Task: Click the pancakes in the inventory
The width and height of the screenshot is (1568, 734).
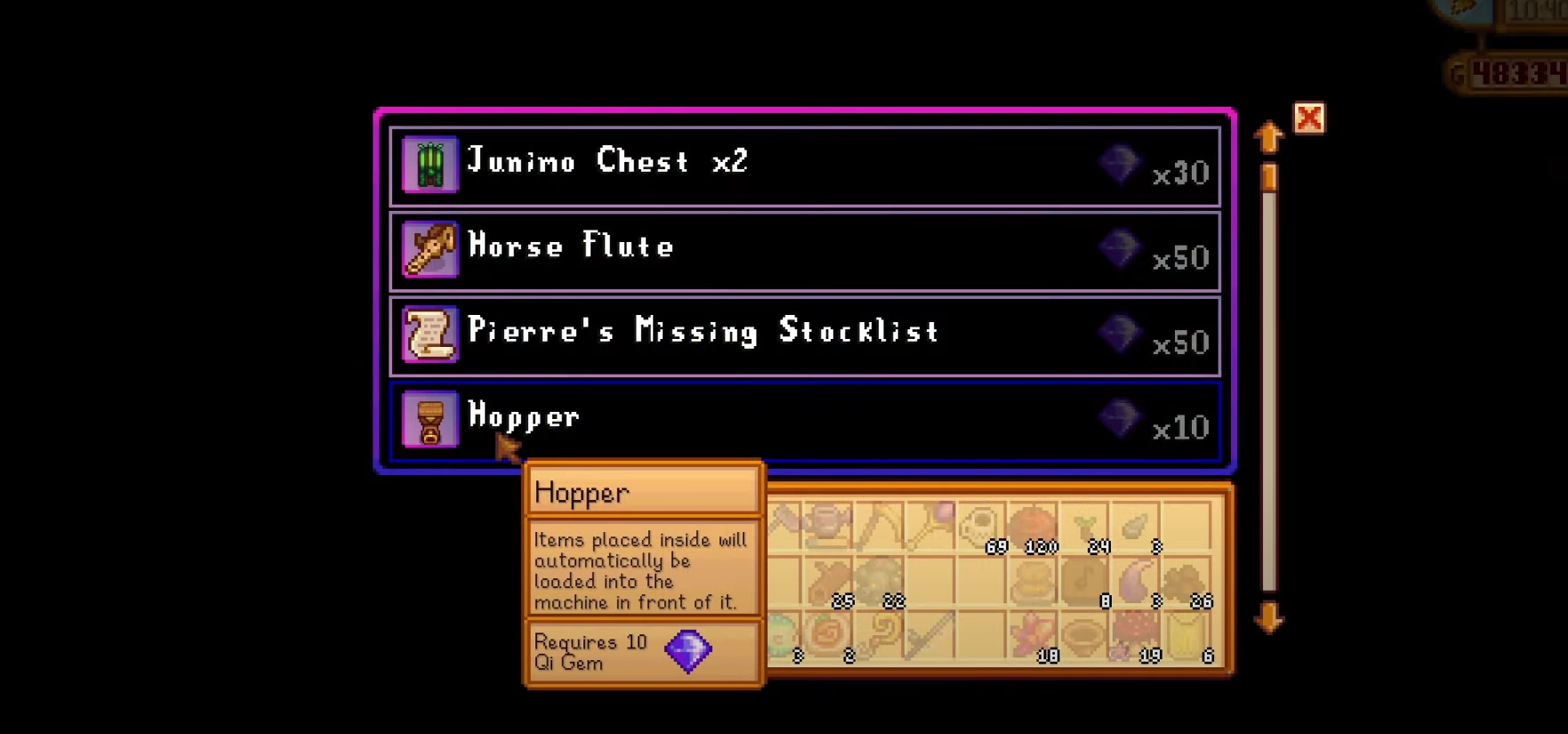Action: 1033,583
